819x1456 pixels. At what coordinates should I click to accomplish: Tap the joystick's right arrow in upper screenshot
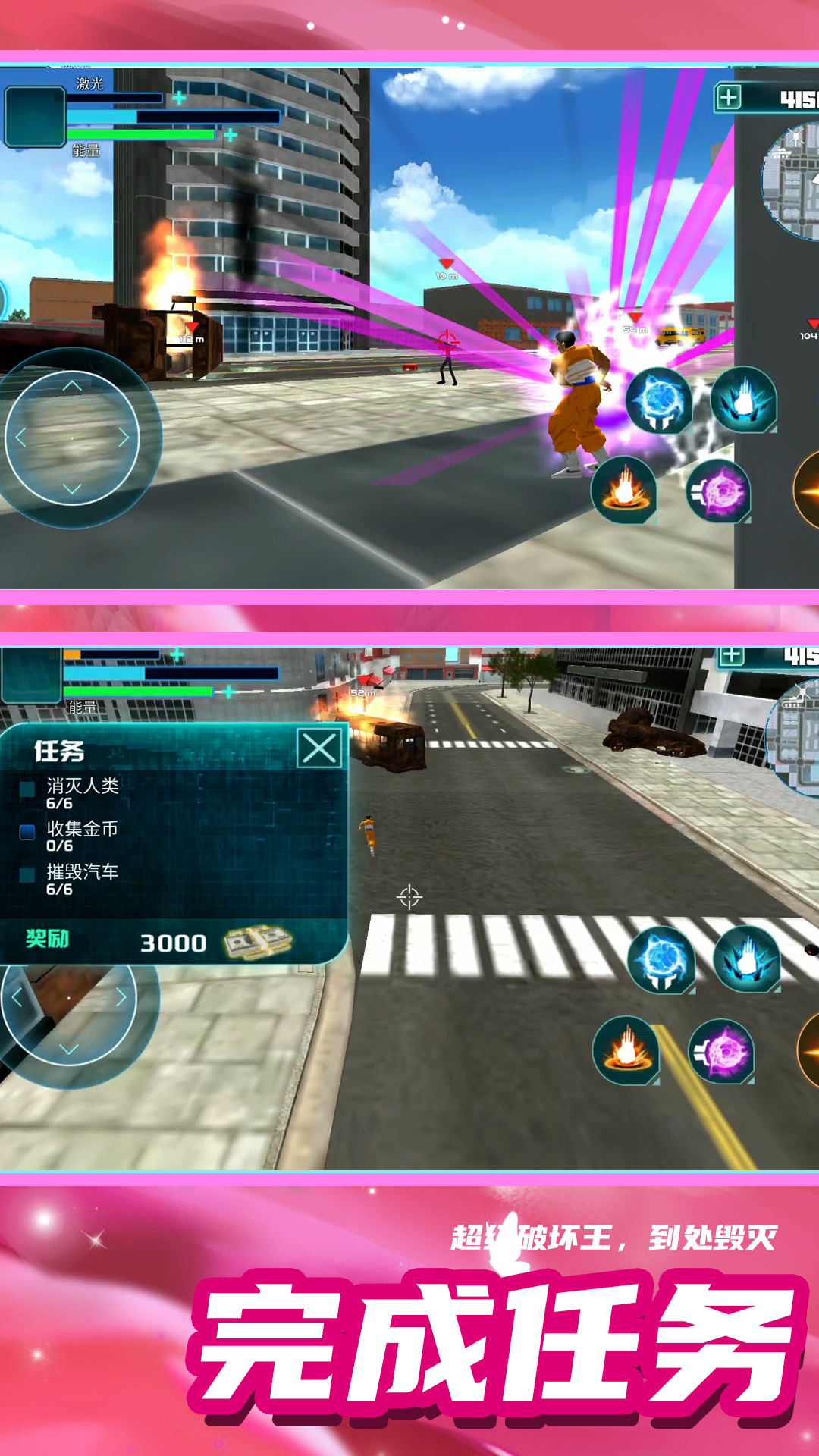click(124, 438)
